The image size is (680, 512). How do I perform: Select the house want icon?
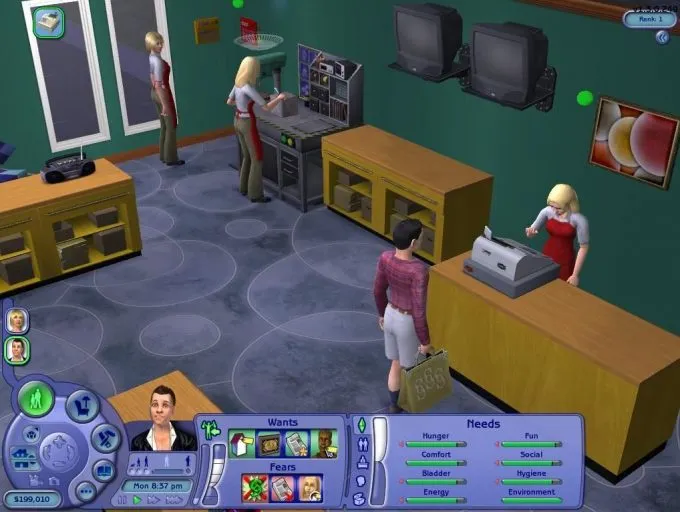pos(241,443)
